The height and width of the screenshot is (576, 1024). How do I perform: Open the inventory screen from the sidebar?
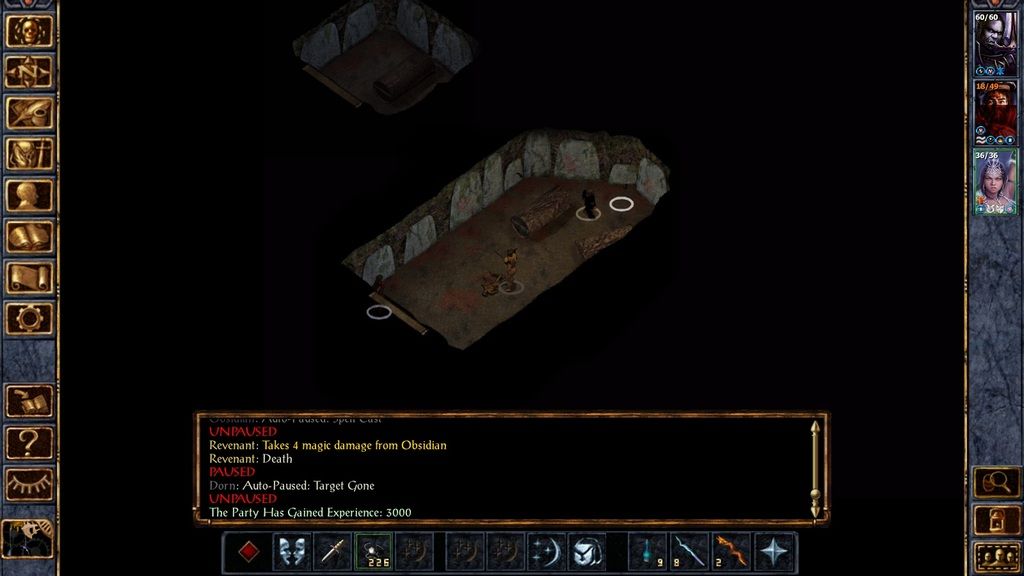(29, 154)
